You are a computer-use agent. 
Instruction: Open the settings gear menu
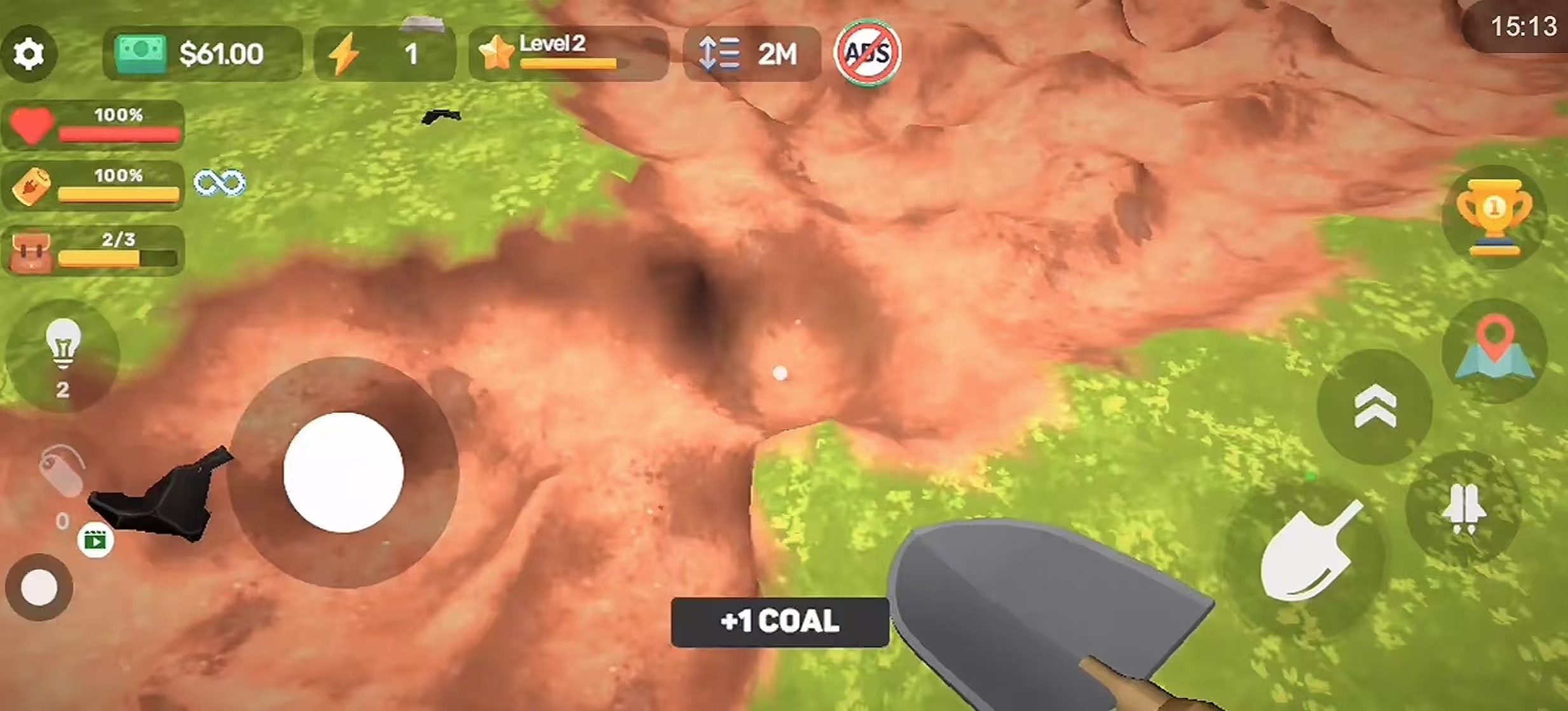(x=29, y=54)
